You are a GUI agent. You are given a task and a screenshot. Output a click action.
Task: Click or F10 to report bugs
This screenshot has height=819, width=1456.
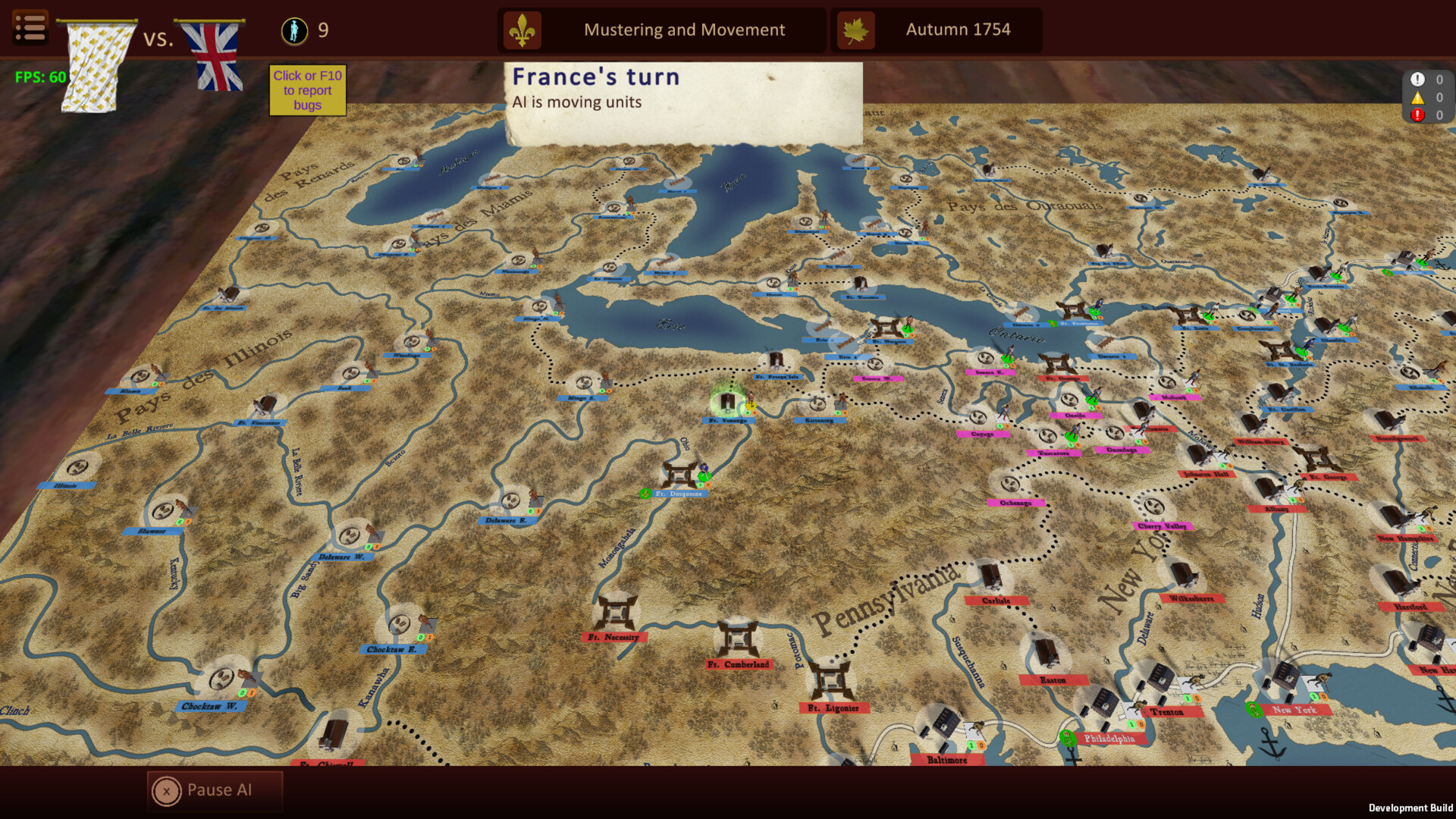click(x=307, y=90)
